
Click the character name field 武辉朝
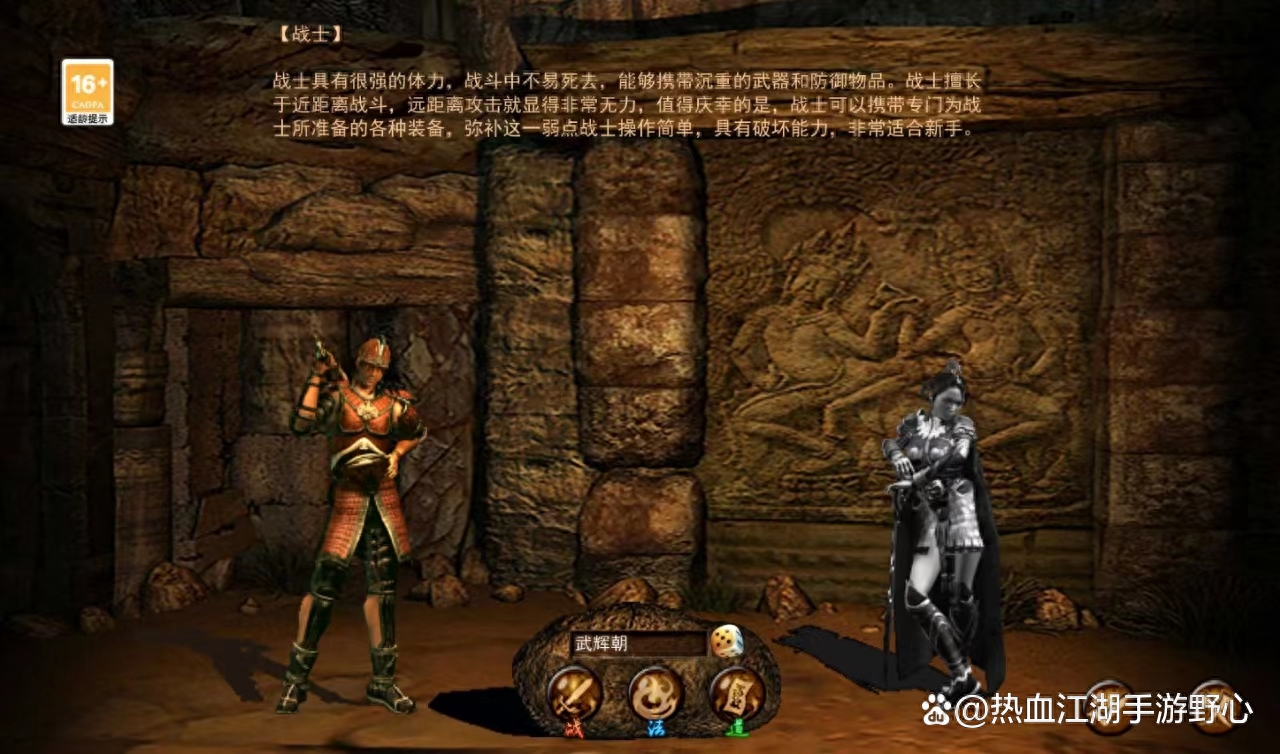pyautogui.click(x=637, y=643)
